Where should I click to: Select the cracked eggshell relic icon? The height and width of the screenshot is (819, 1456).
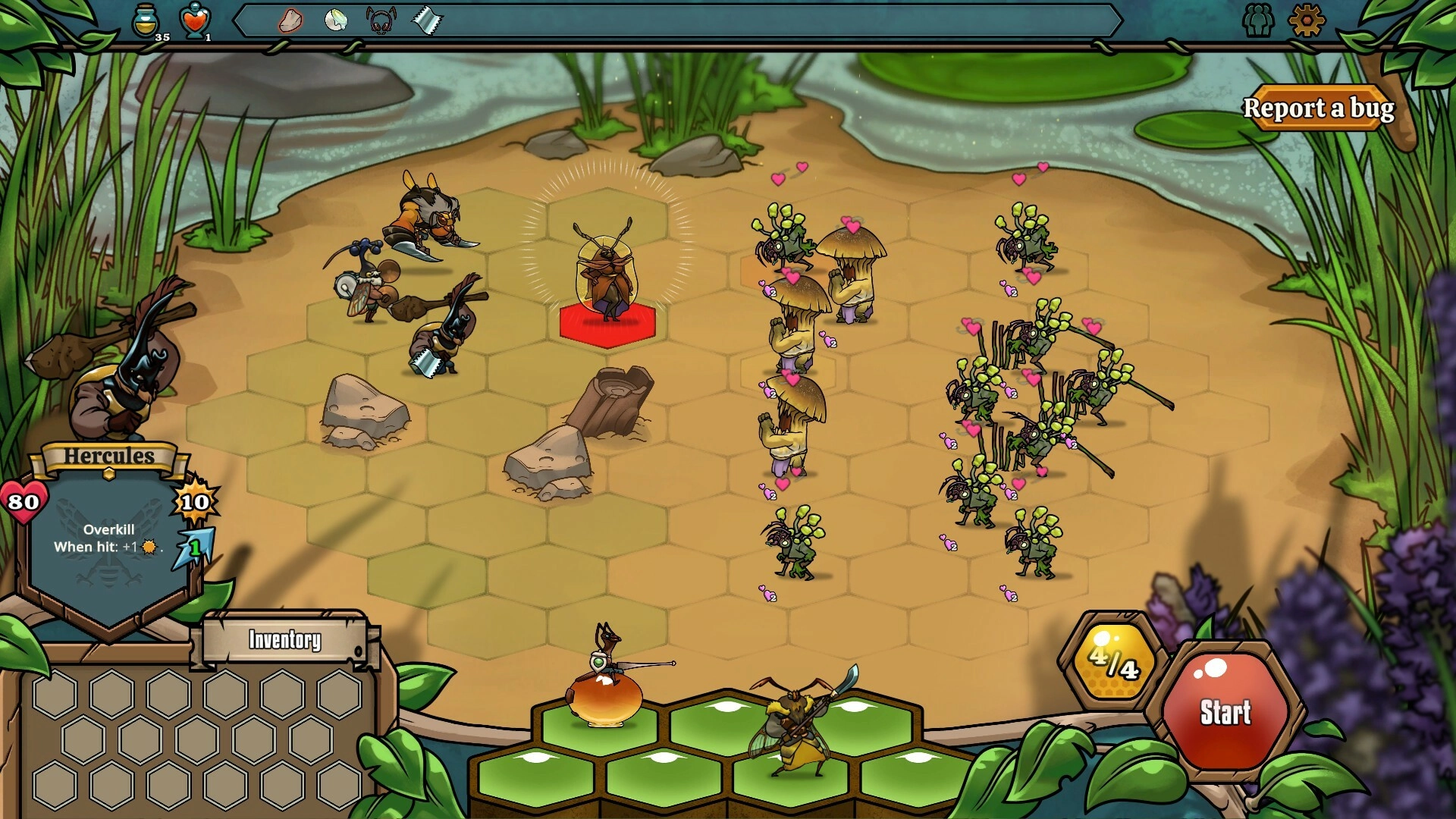[x=335, y=20]
